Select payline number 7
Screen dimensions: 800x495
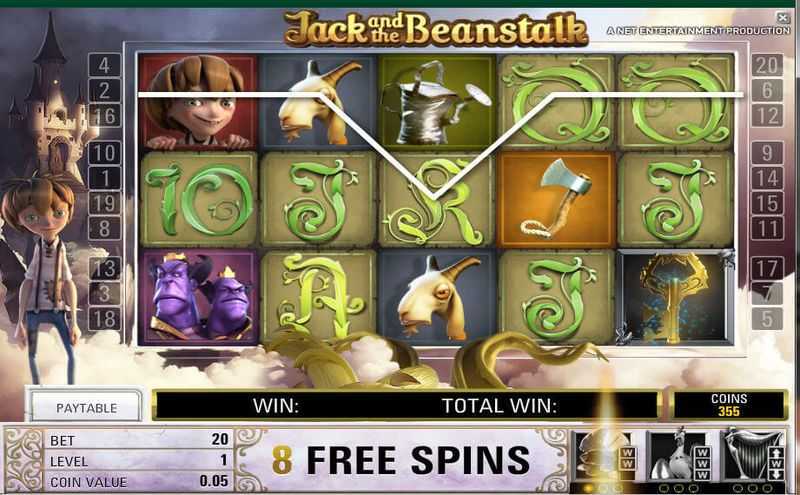[x=767, y=293]
